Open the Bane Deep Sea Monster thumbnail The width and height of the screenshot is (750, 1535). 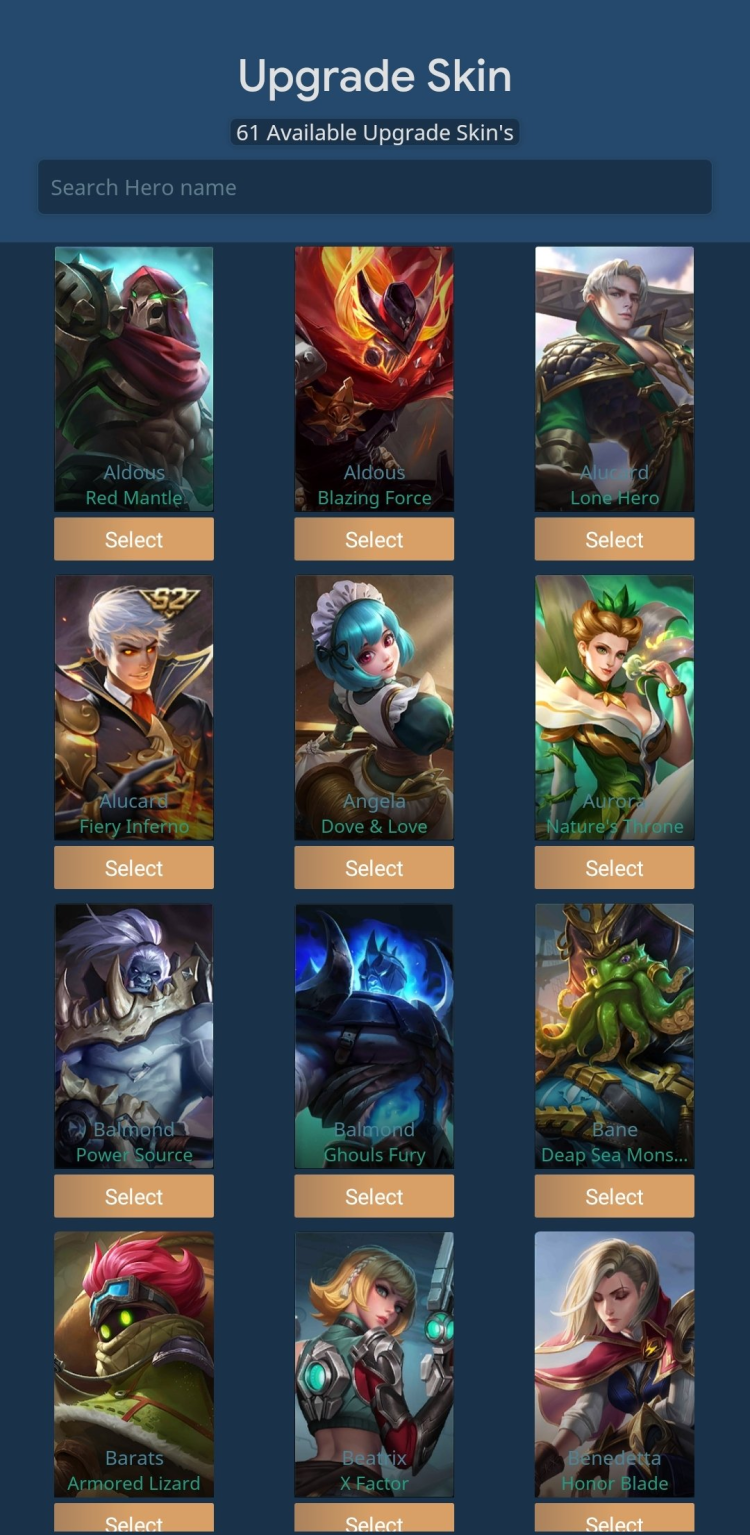coord(614,1035)
